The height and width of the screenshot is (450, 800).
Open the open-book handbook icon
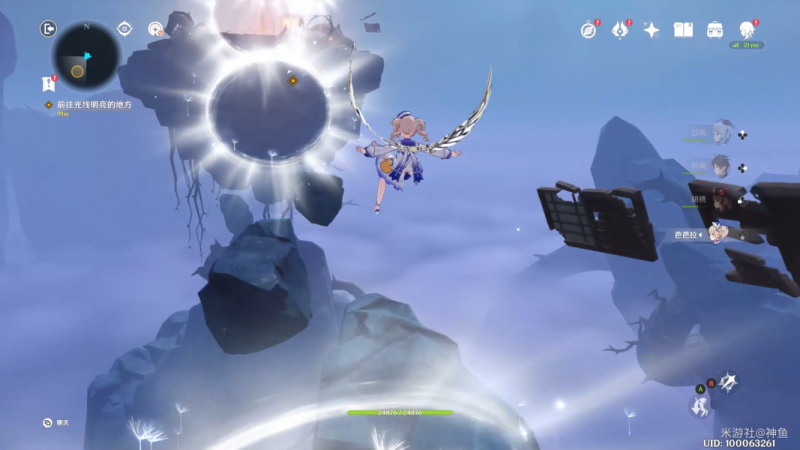[683, 30]
